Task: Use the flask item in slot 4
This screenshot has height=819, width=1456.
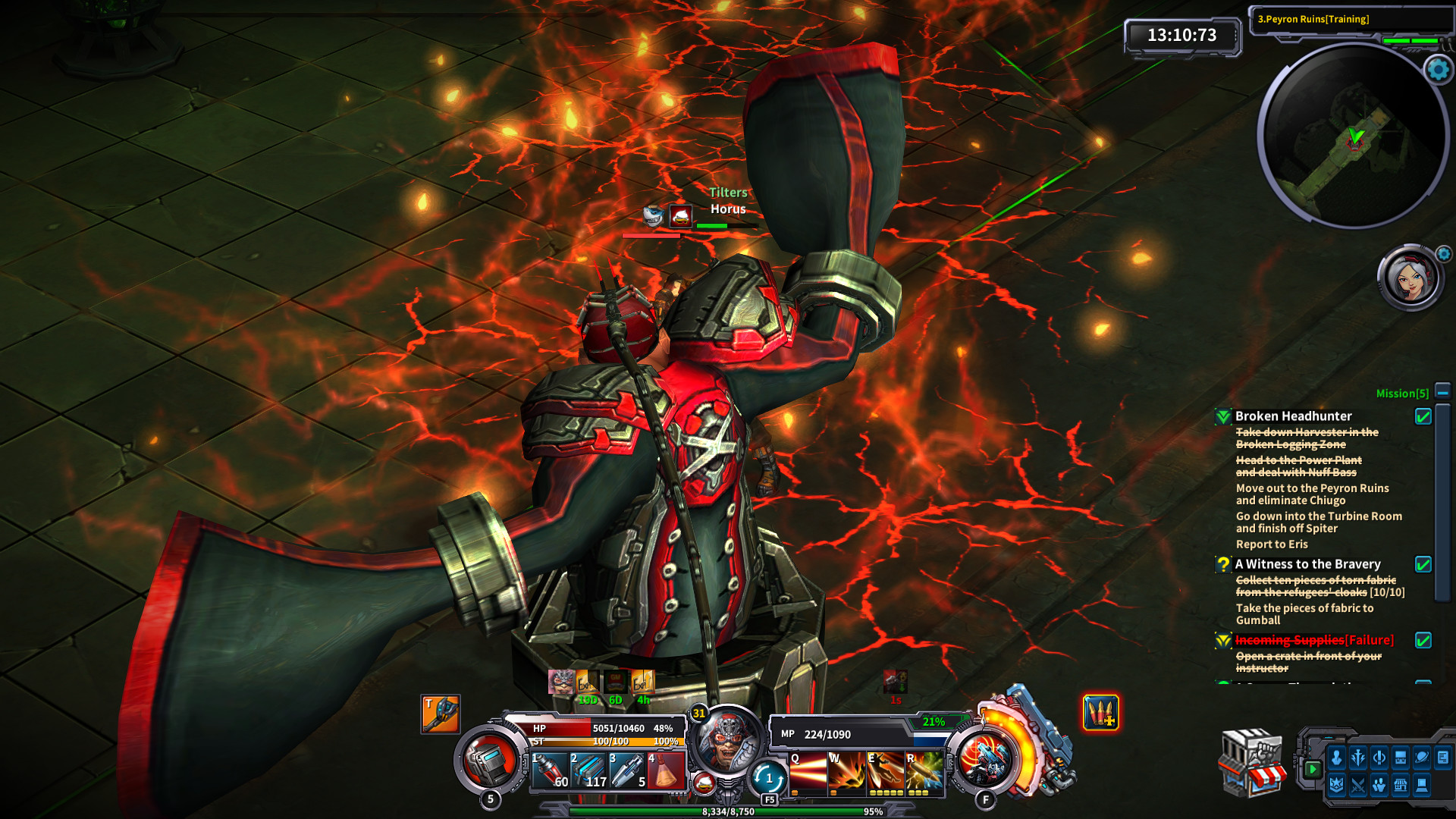Action: (666, 770)
